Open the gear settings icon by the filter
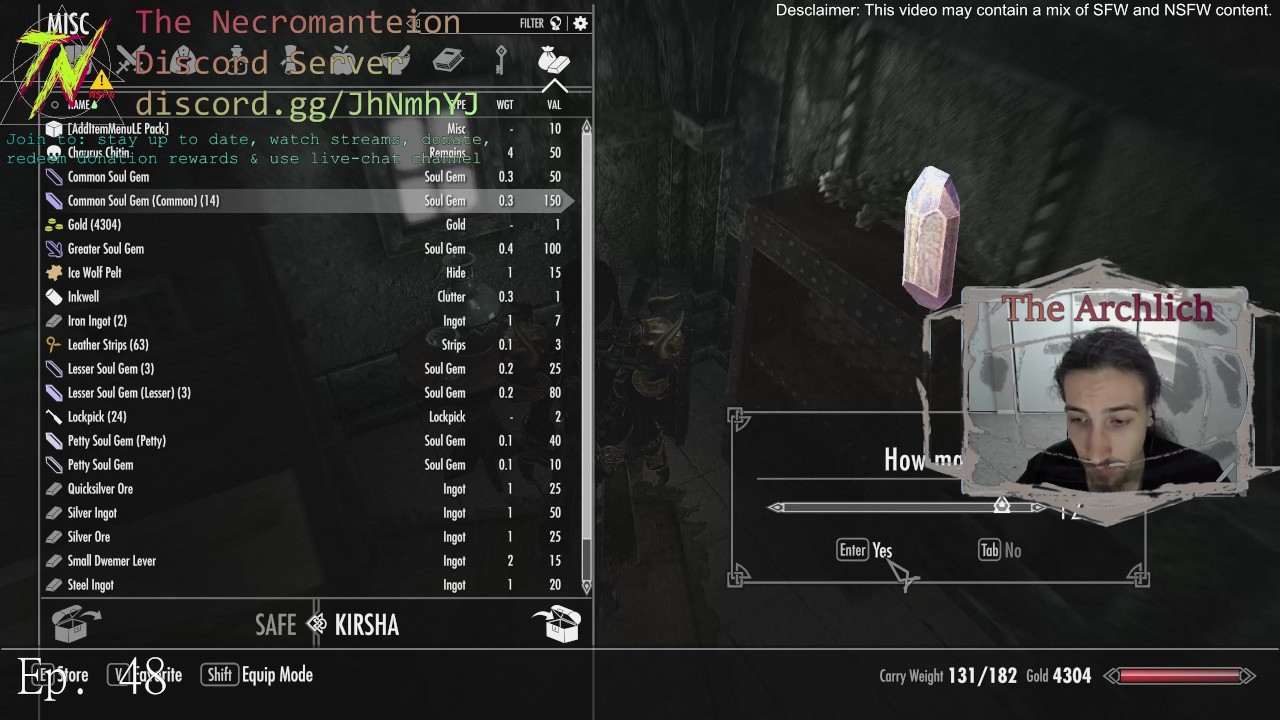Viewport: 1280px width, 720px height. point(580,23)
